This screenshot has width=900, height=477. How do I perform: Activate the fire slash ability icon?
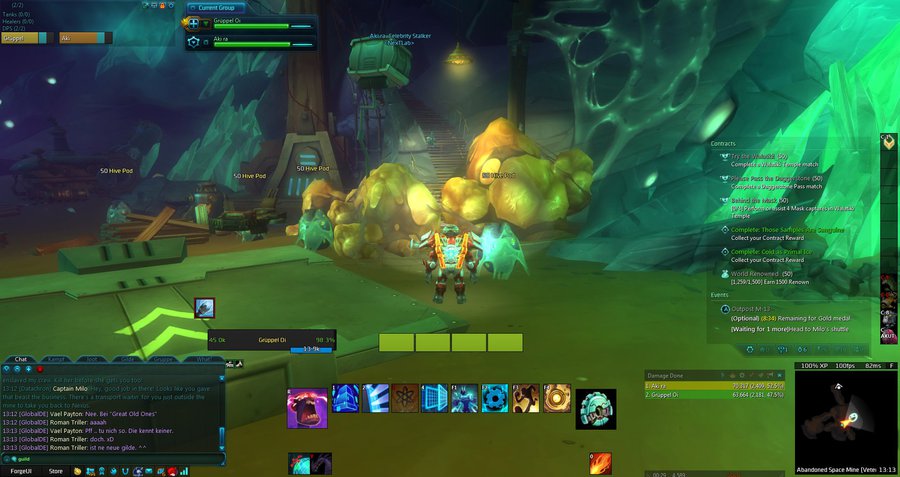(x=600, y=464)
